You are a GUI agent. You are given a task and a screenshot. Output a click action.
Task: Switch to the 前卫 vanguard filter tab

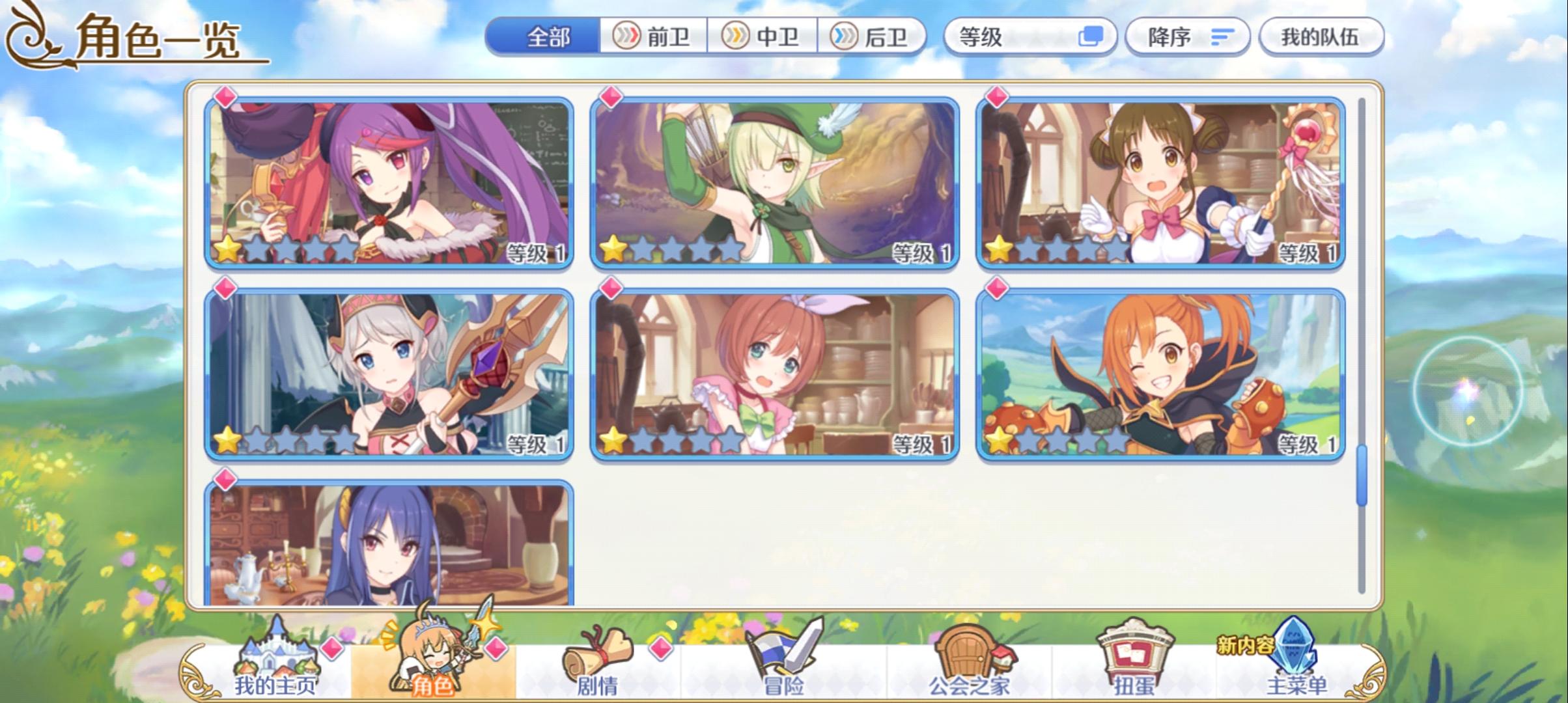click(656, 37)
